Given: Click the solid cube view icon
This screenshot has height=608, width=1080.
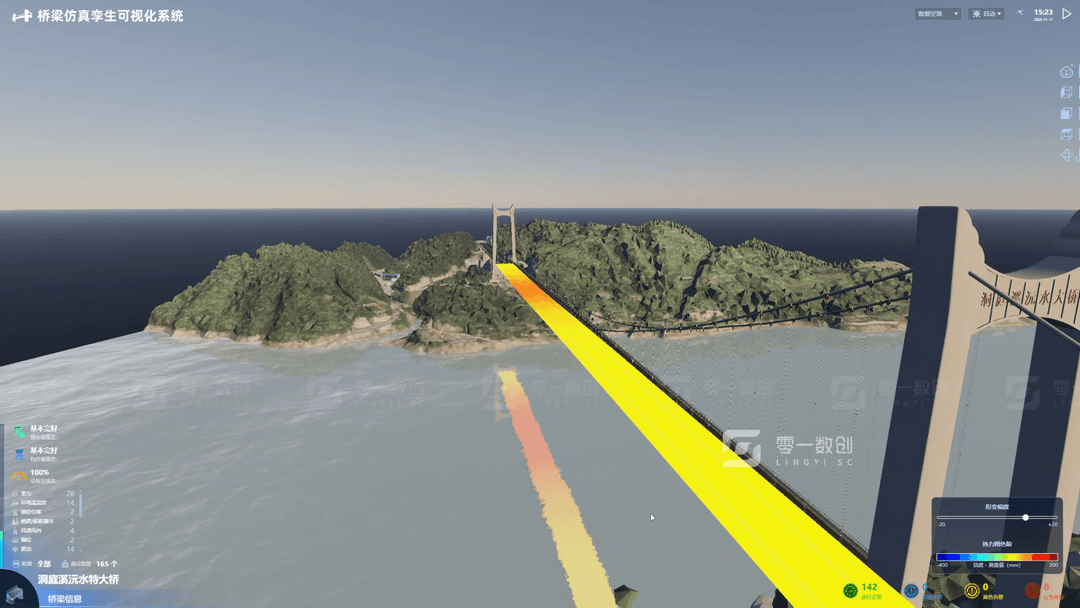Looking at the screenshot, I should coord(1066,114).
